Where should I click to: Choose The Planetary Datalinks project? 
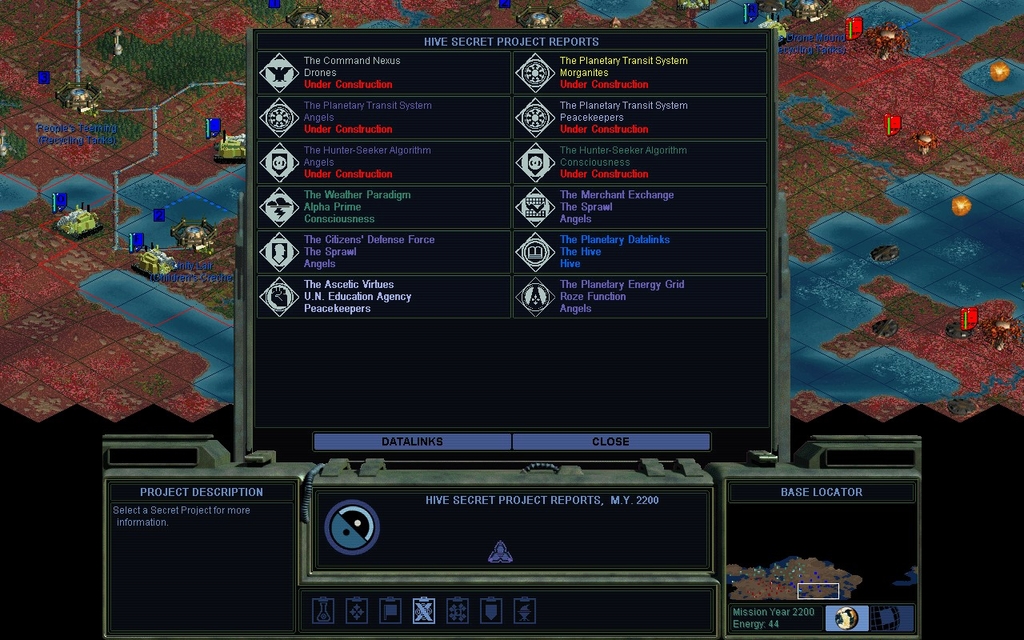click(x=640, y=252)
